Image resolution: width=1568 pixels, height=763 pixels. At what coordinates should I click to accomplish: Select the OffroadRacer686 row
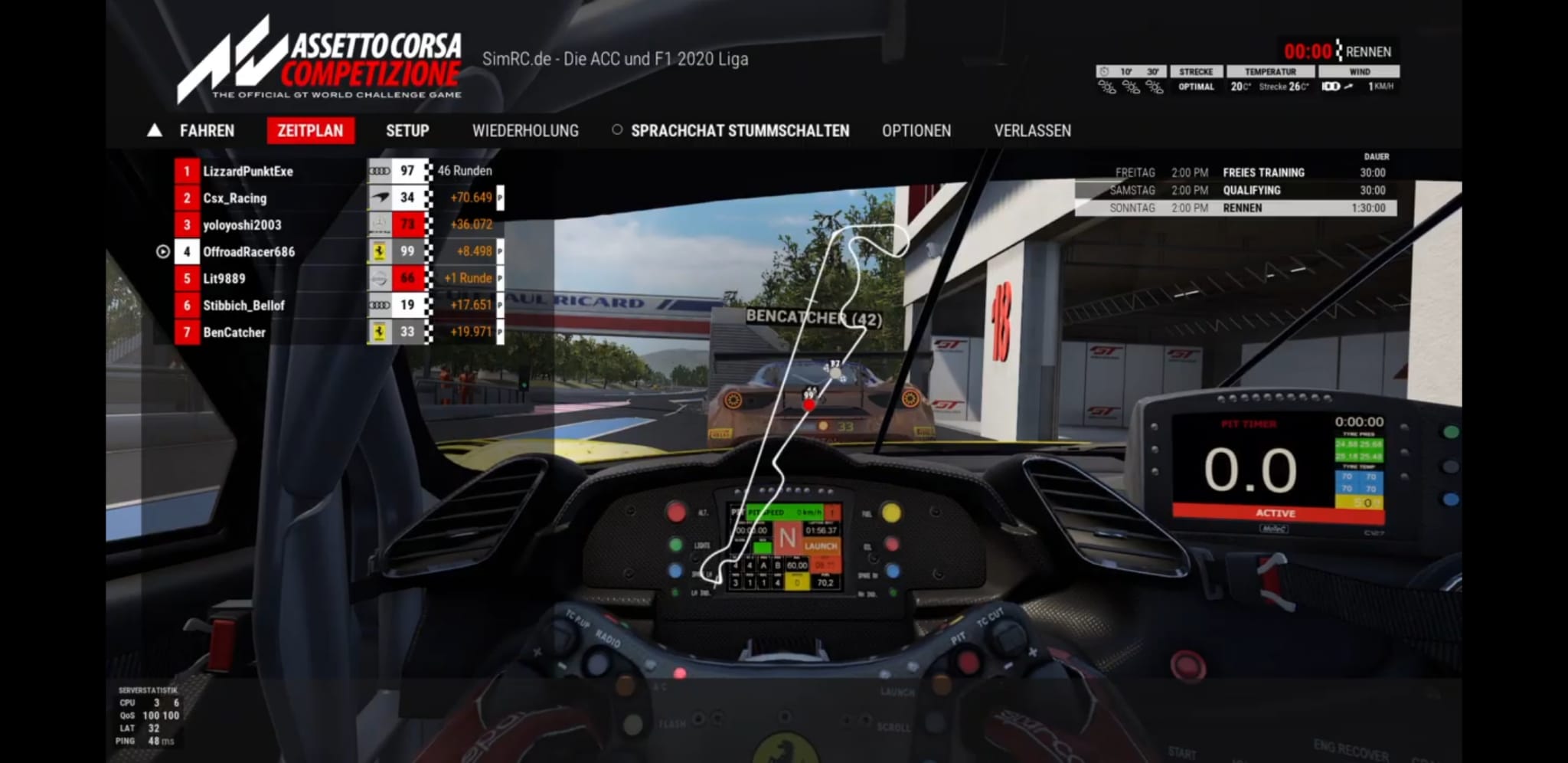pyautogui.click(x=249, y=252)
